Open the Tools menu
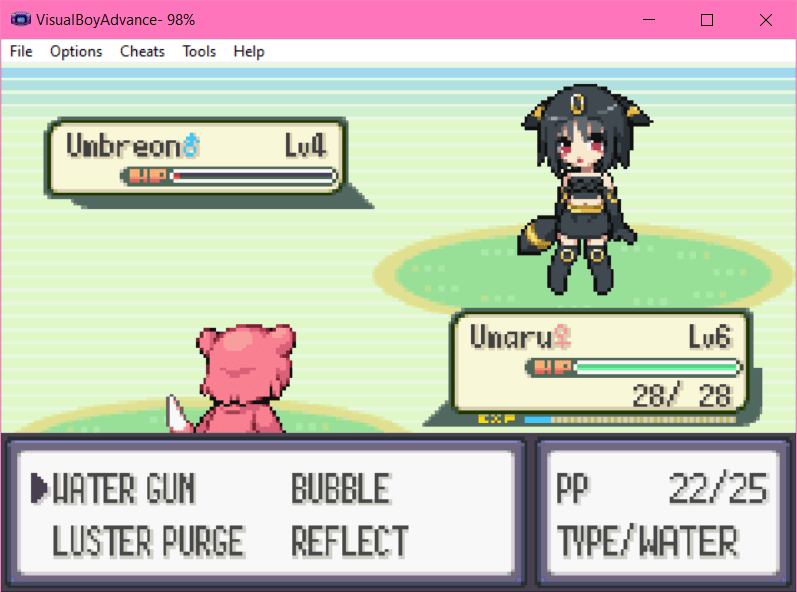 click(199, 51)
